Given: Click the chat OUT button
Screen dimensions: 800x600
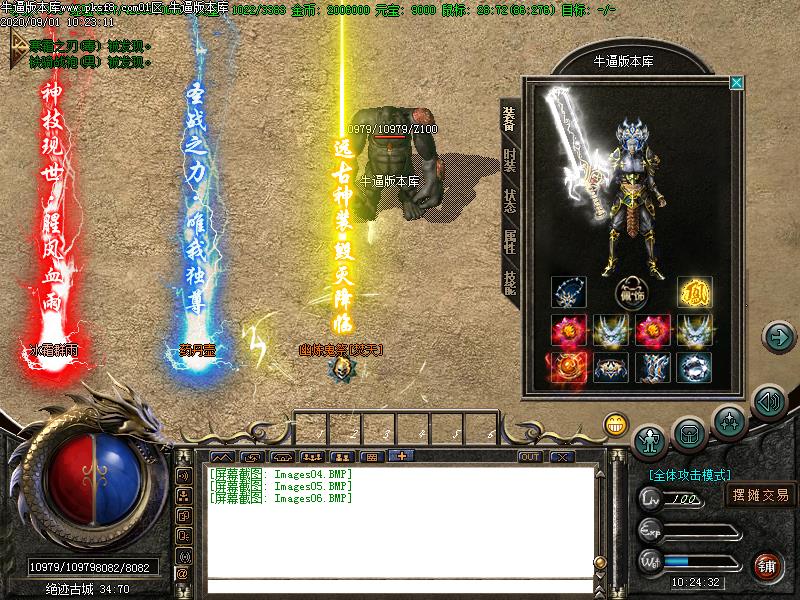Looking at the screenshot, I should pyautogui.click(x=529, y=457).
